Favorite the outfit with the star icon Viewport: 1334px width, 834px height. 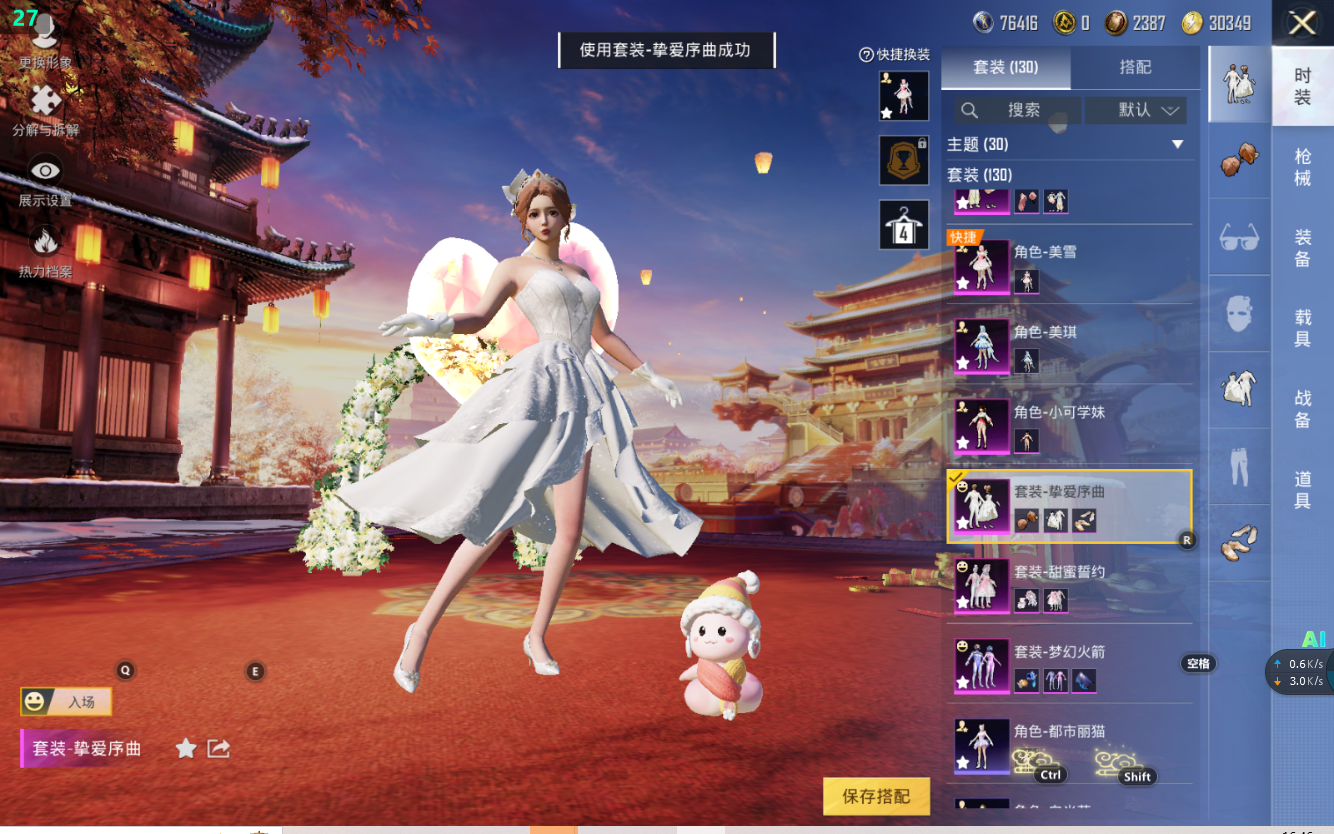click(186, 748)
